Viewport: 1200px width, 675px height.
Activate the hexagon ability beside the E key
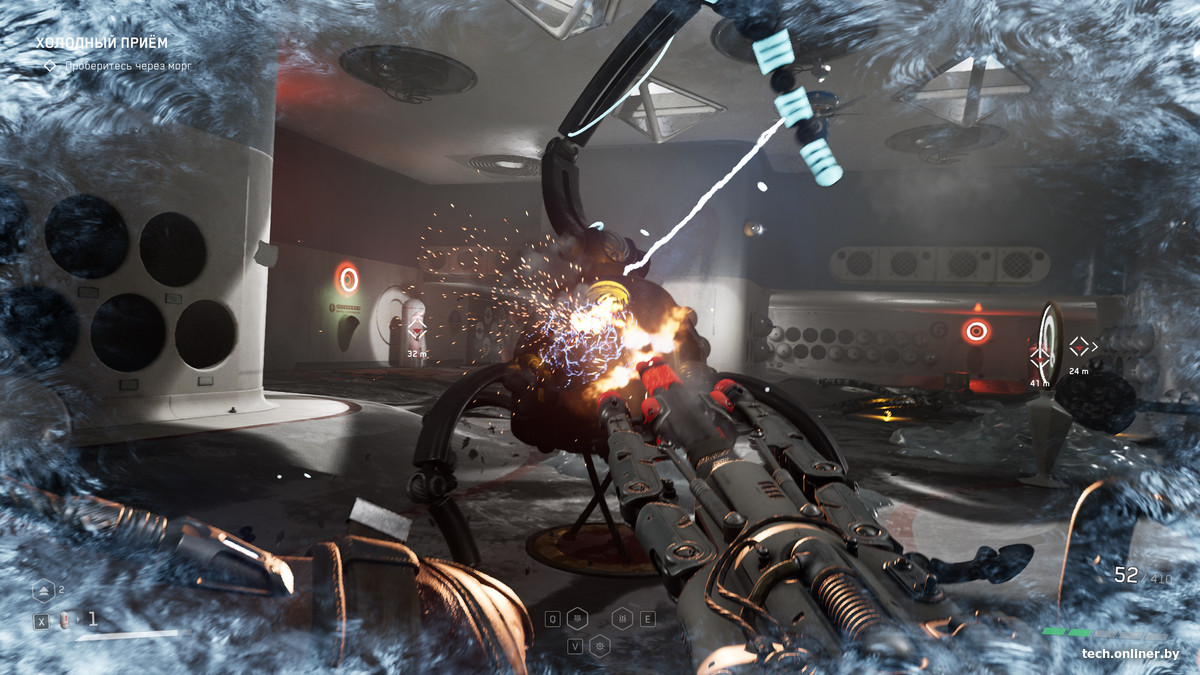coord(622,619)
